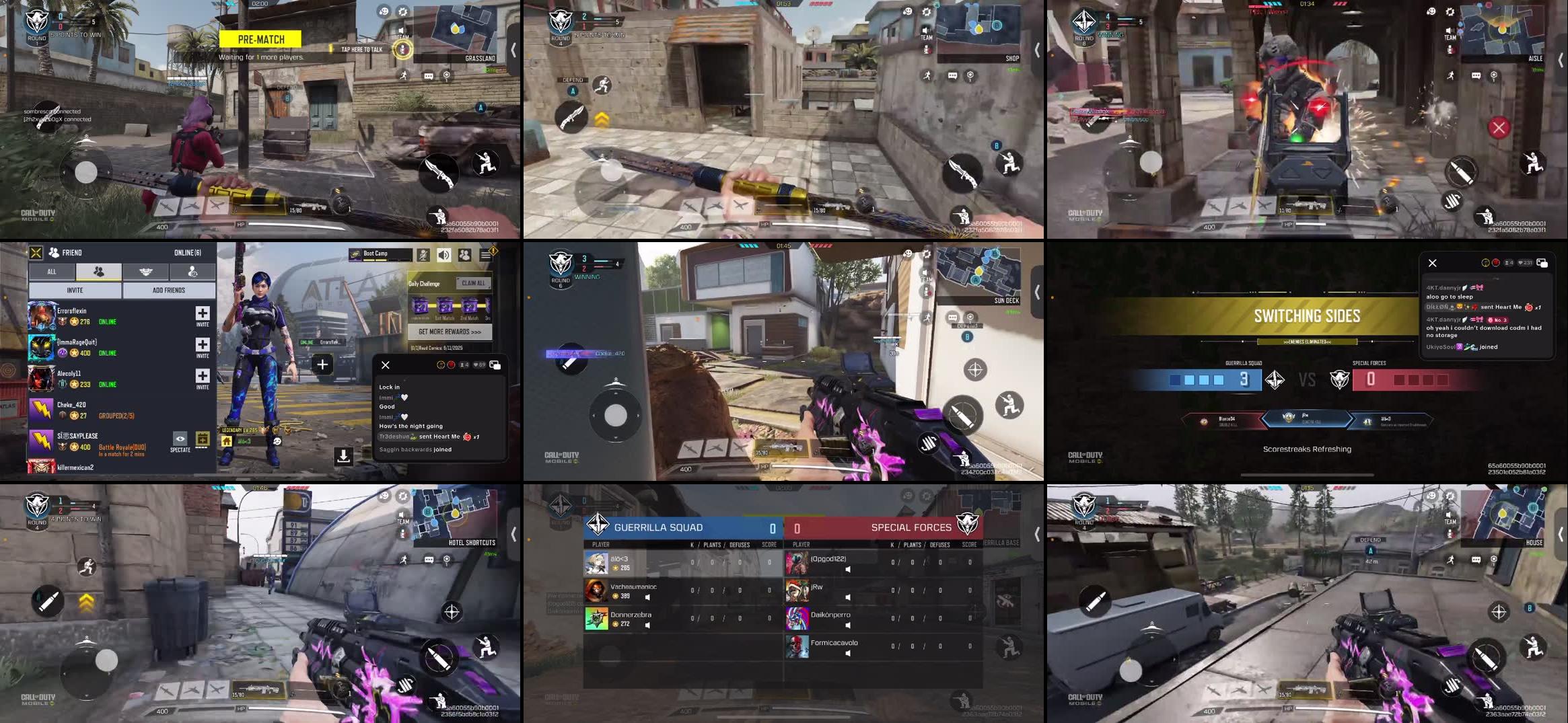Toggle the speaker volume icon in the lobby
1568x723 pixels.
click(x=443, y=255)
